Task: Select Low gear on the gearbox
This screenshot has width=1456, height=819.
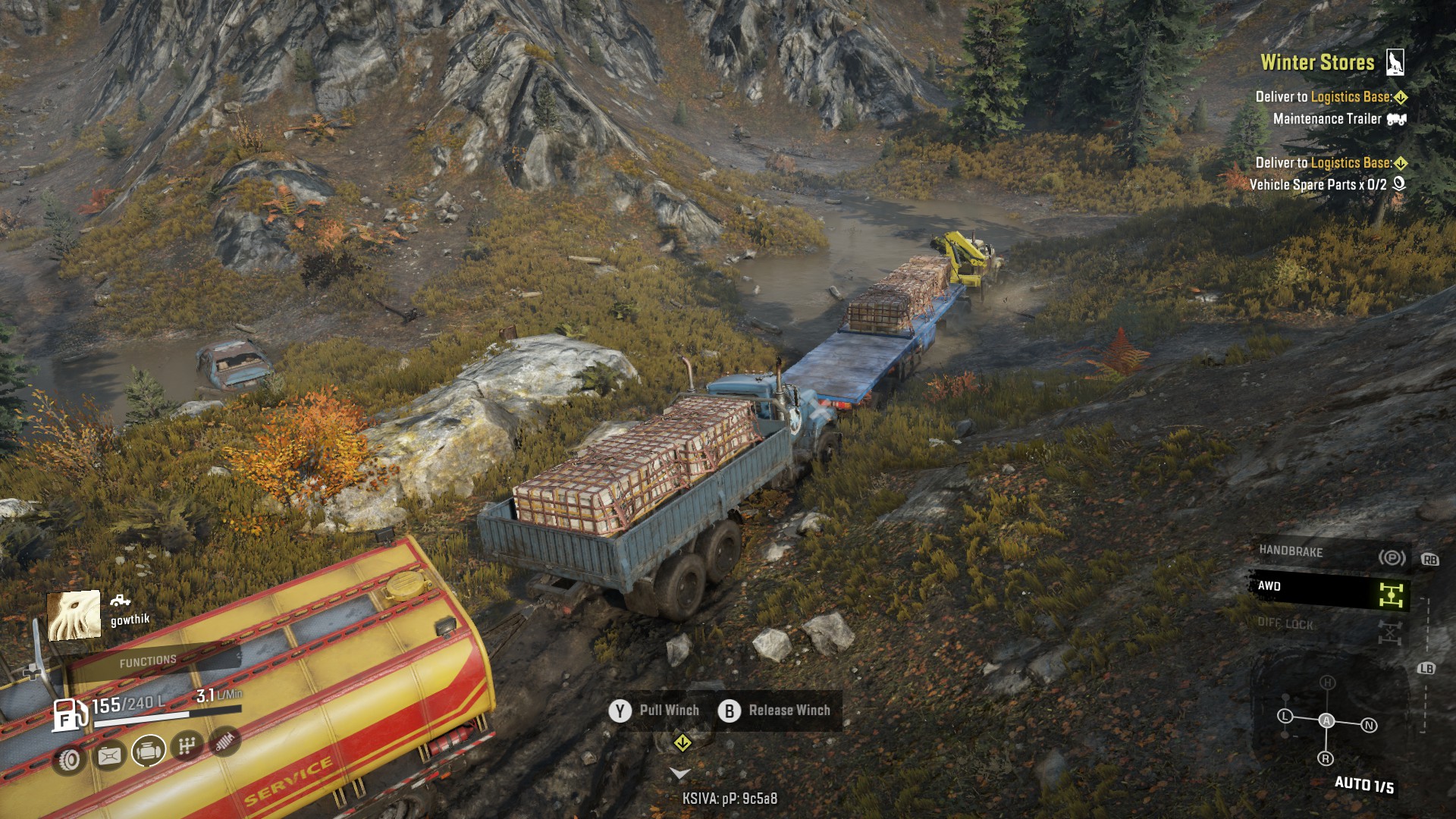Action: click(1285, 716)
